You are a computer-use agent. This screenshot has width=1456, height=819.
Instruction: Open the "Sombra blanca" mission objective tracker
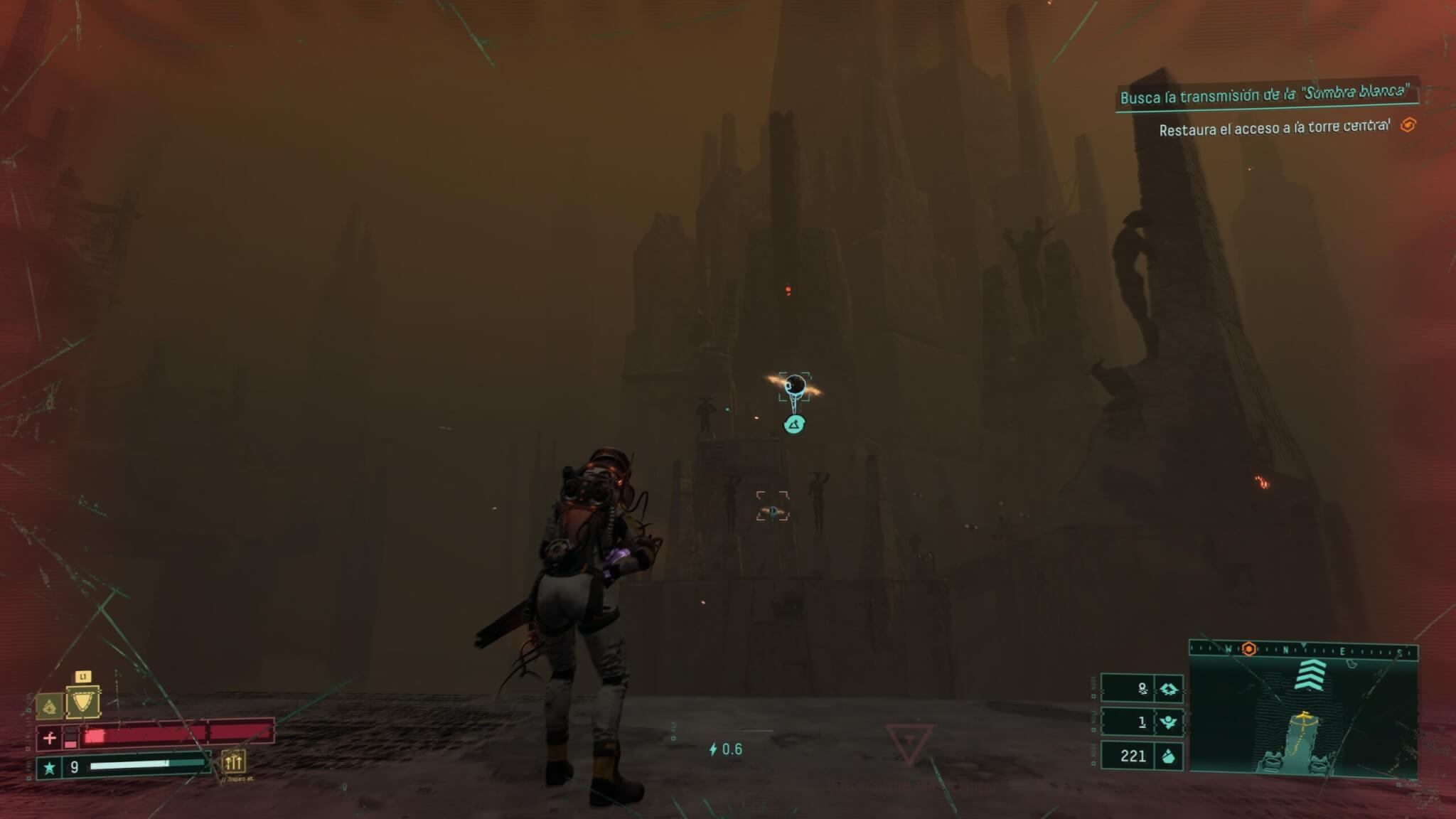(x=1263, y=95)
